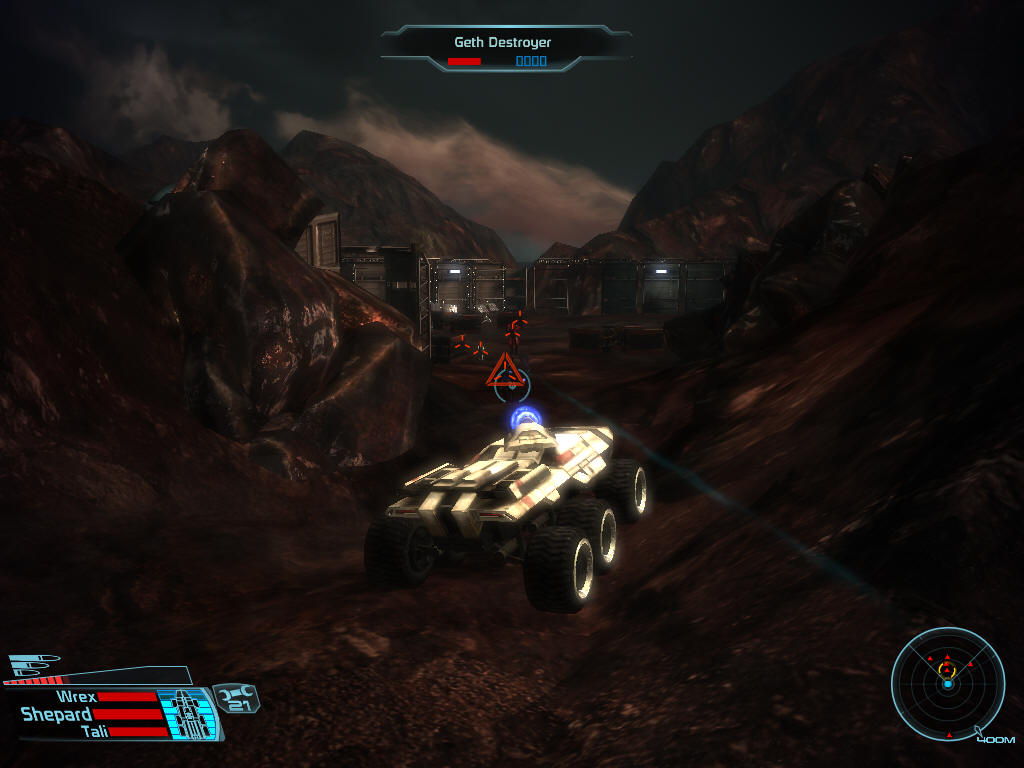Select Shepard in the squad panel
This screenshot has width=1024, height=768.
57,714
